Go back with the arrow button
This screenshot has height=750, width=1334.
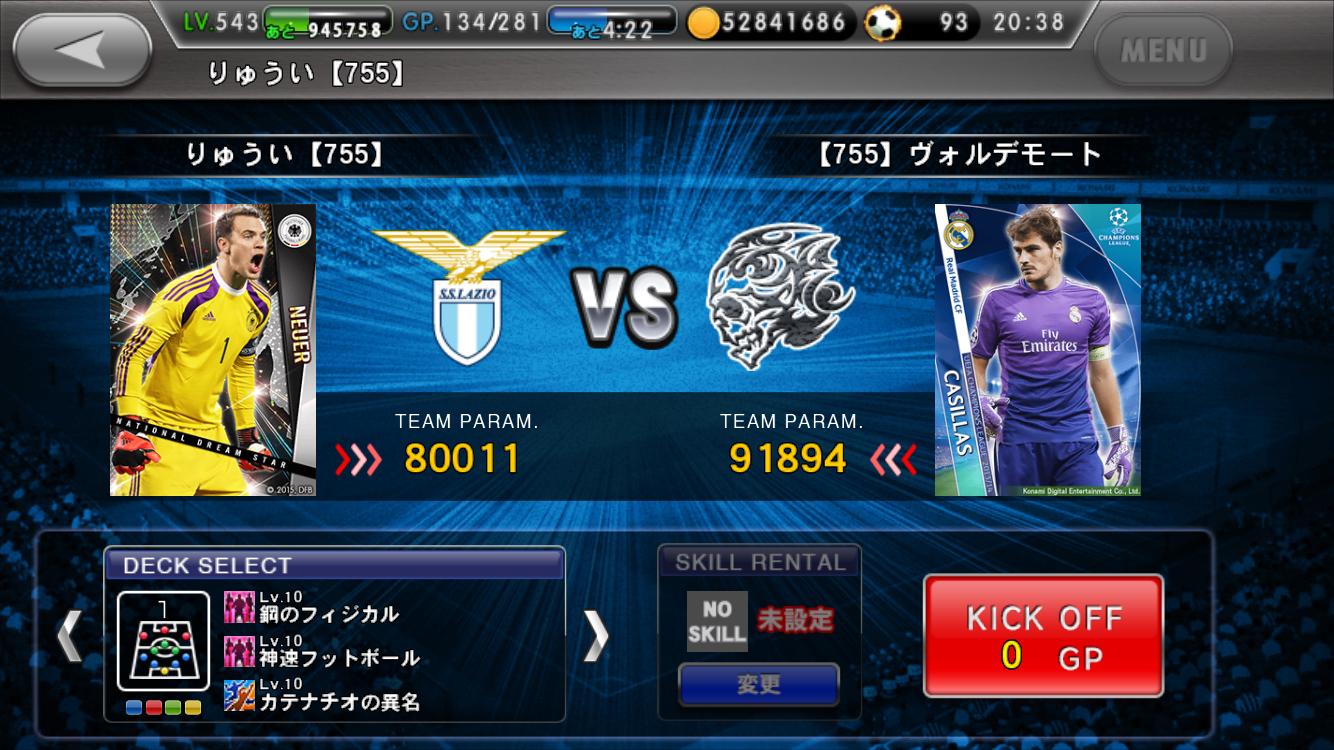[x=82, y=50]
